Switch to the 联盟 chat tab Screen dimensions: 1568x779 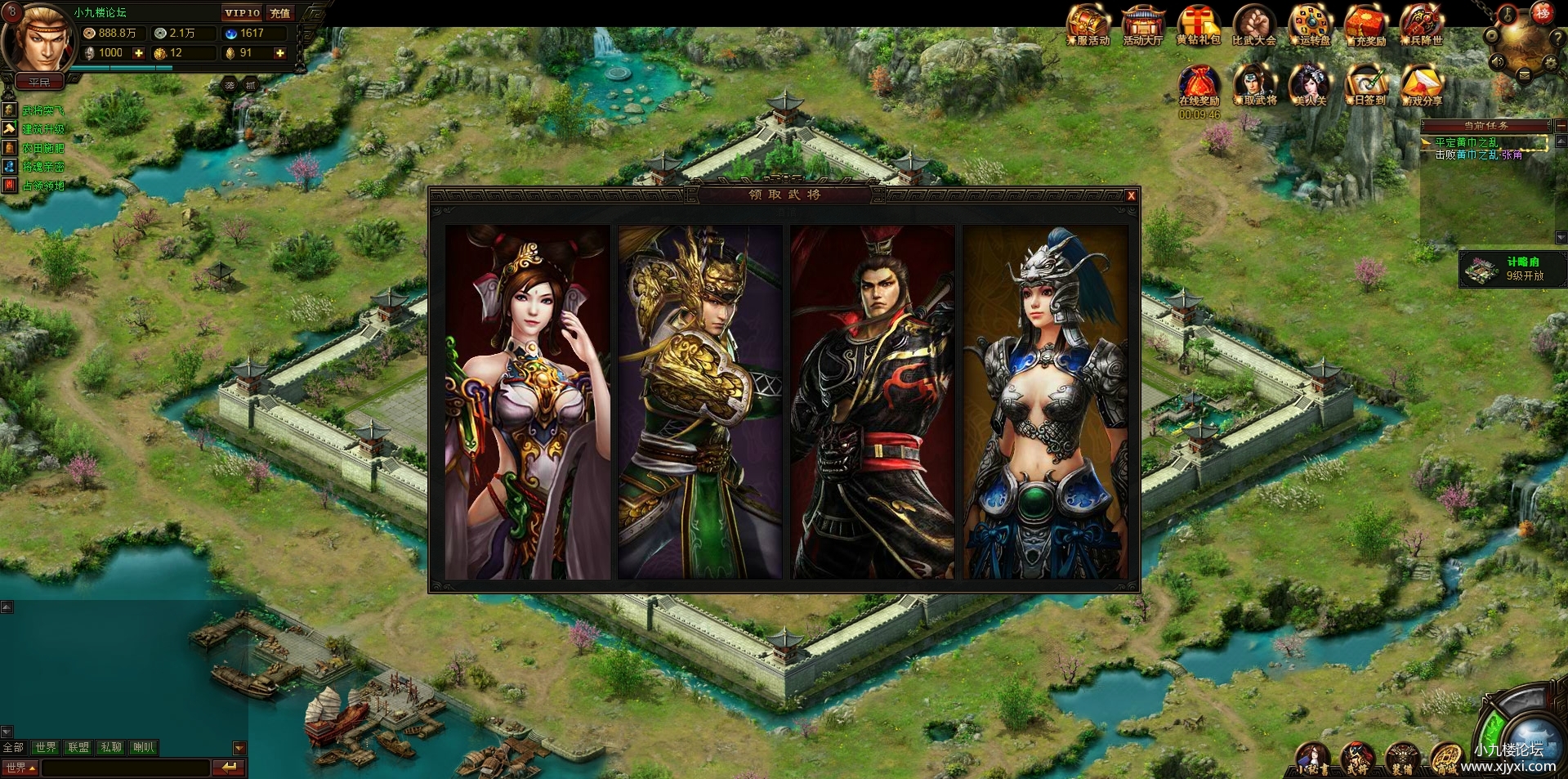pyautogui.click(x=78, y=747)
